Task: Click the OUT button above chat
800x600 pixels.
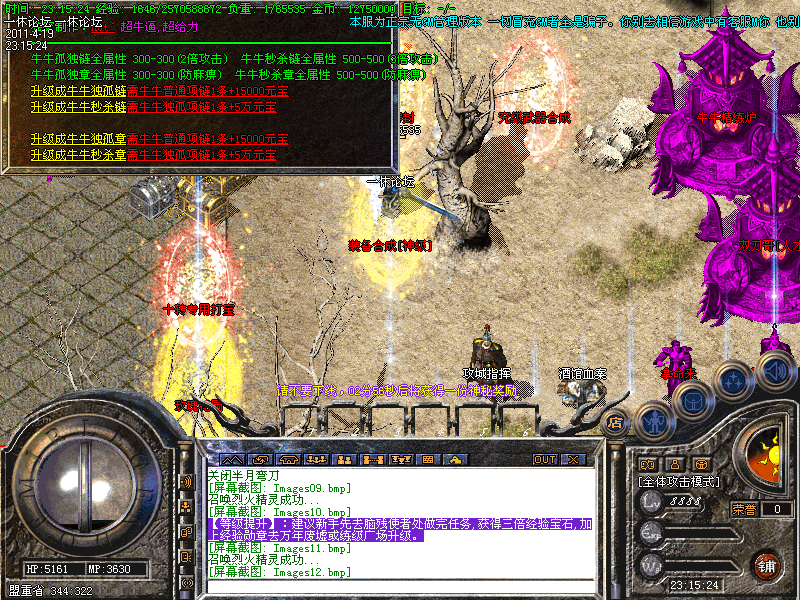Action: (544, 460)
